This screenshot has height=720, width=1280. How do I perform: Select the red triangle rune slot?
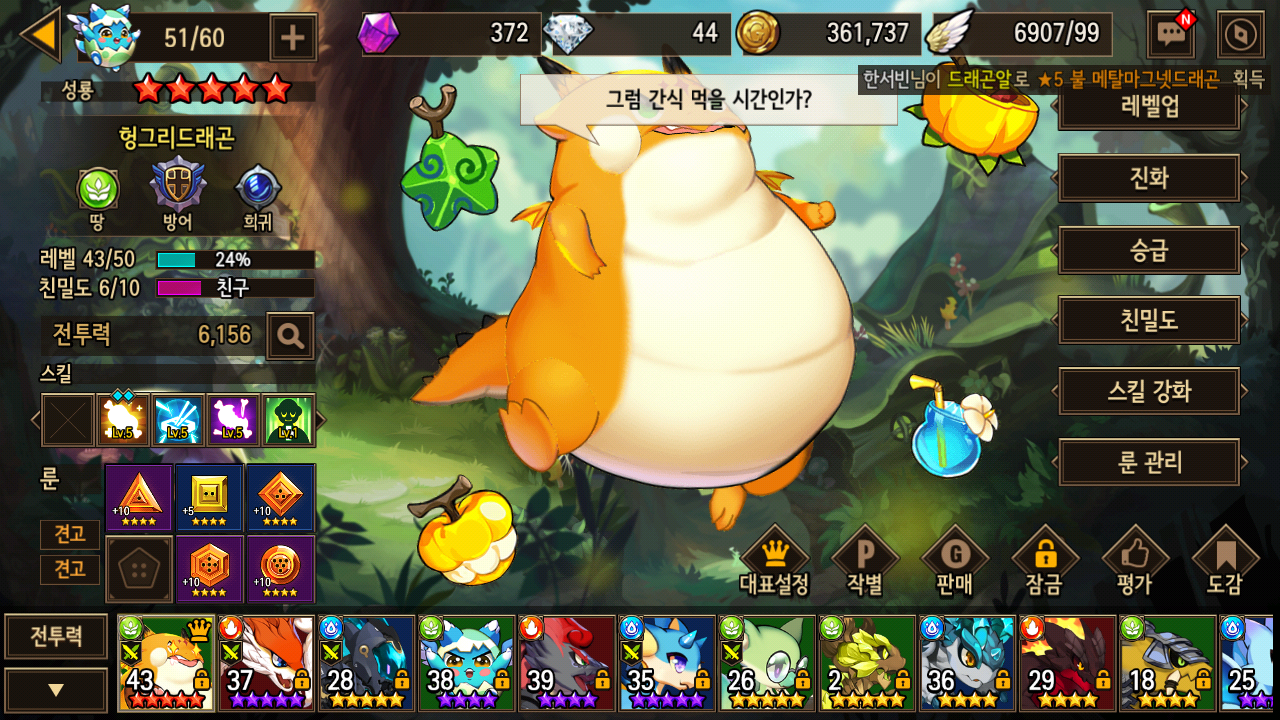pos(139,497)
